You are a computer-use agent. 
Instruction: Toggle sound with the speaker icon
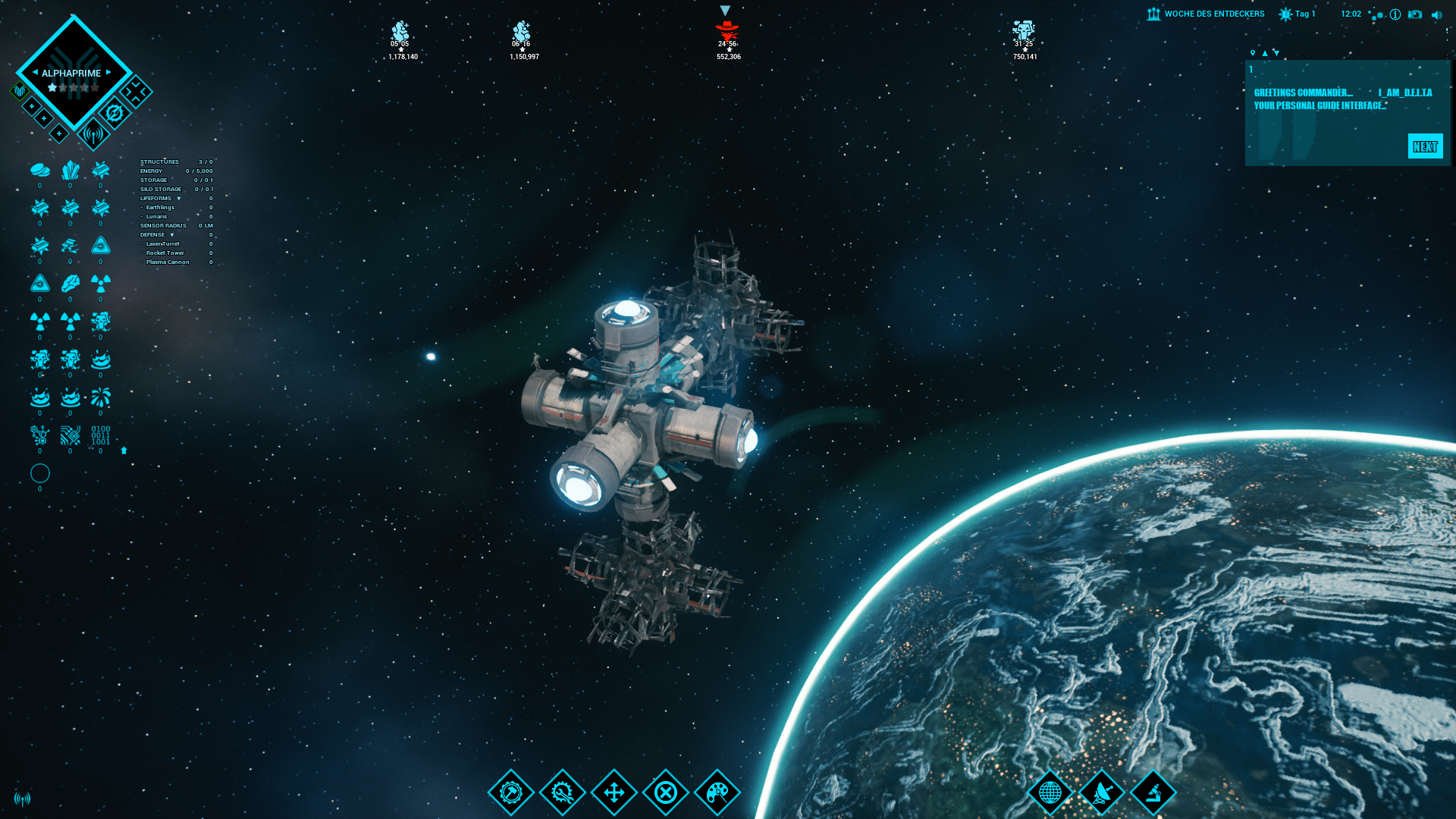tap(1436, 14)
